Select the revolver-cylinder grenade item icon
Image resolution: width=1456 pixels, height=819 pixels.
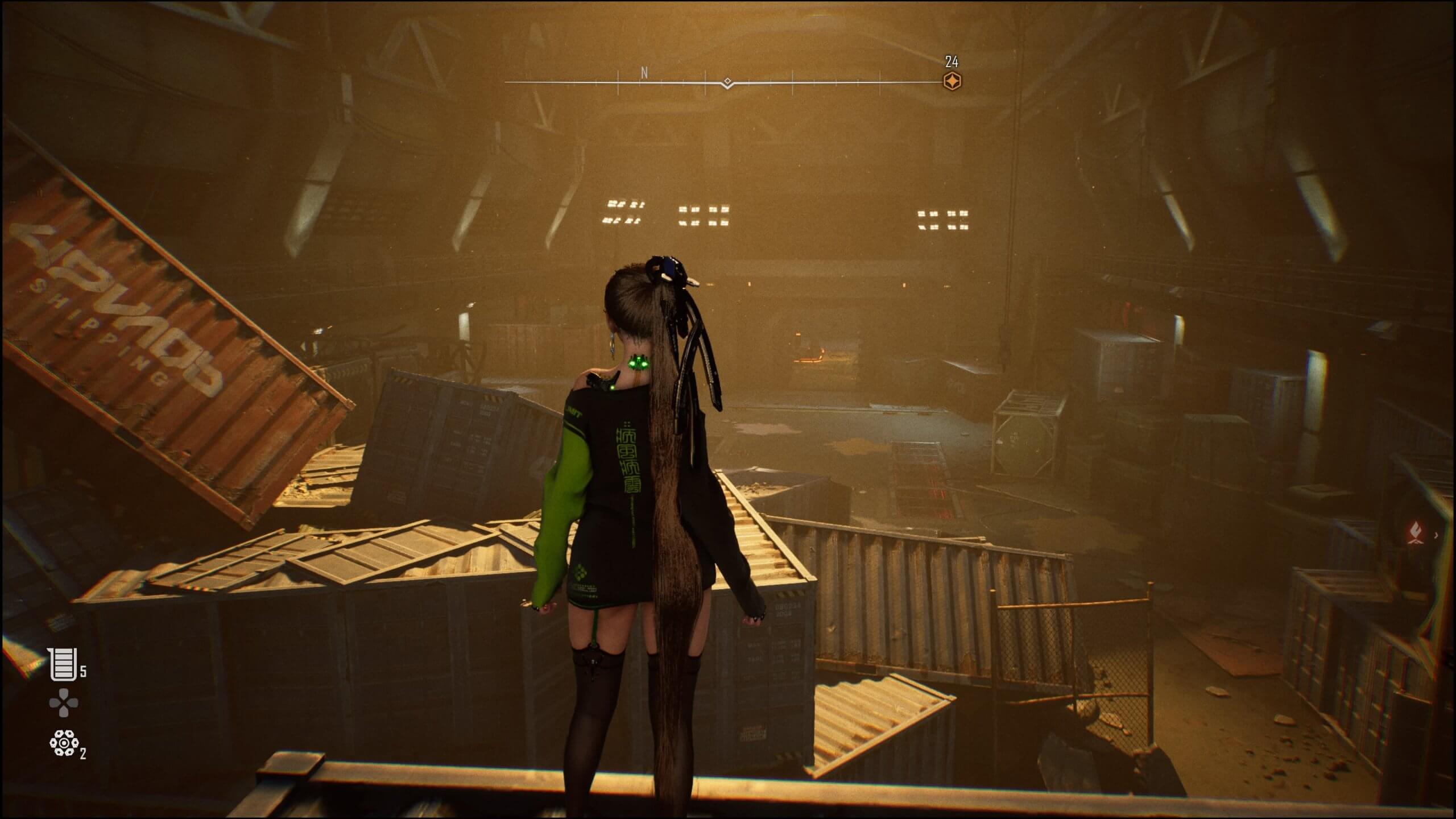coord(62,744)
